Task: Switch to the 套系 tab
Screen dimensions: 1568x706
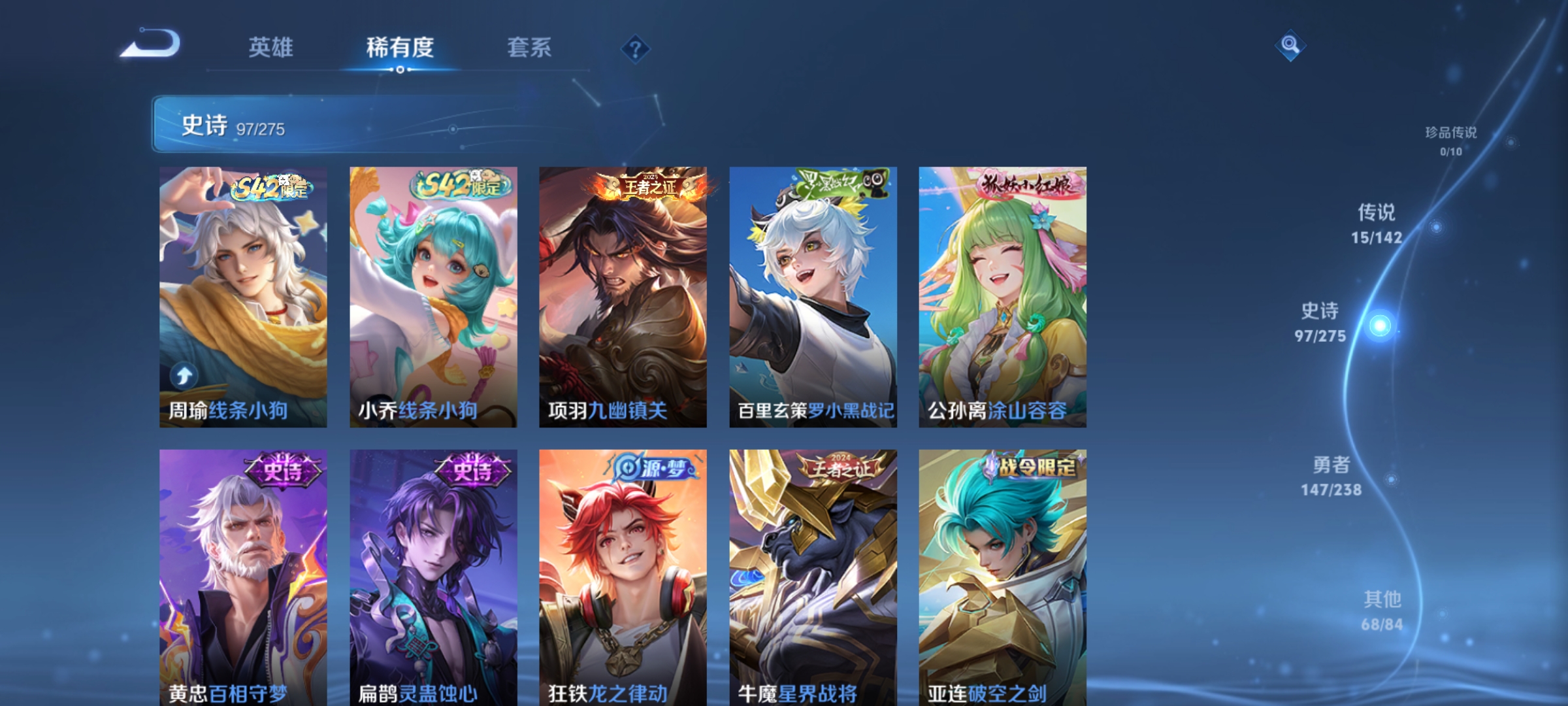Action: [x=529, y=48]
